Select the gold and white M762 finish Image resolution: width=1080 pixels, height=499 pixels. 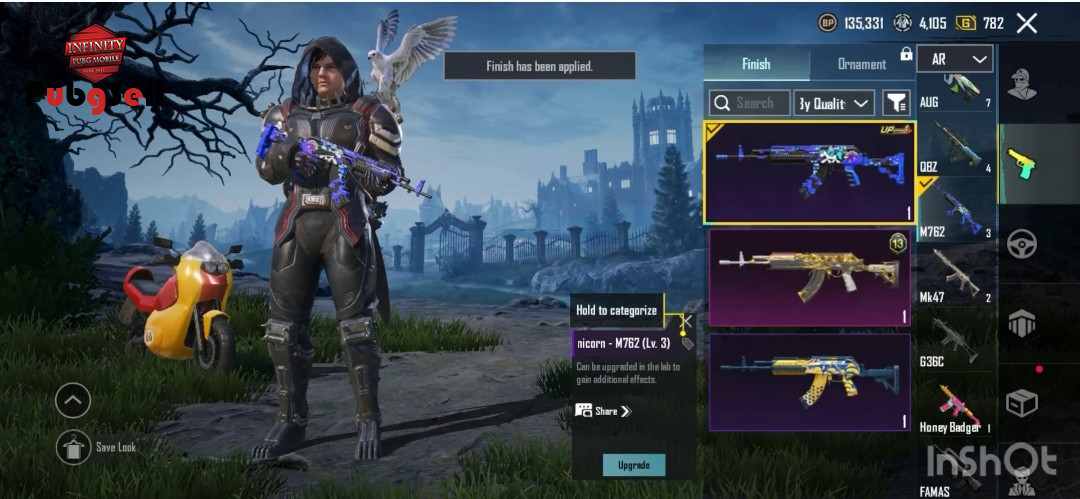coord(810,277)
